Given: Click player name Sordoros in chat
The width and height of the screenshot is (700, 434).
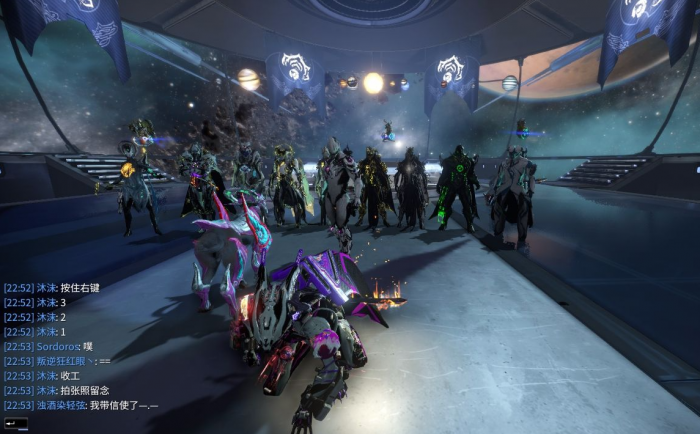Looking at the screenshot, I should (x=60, y=346).
